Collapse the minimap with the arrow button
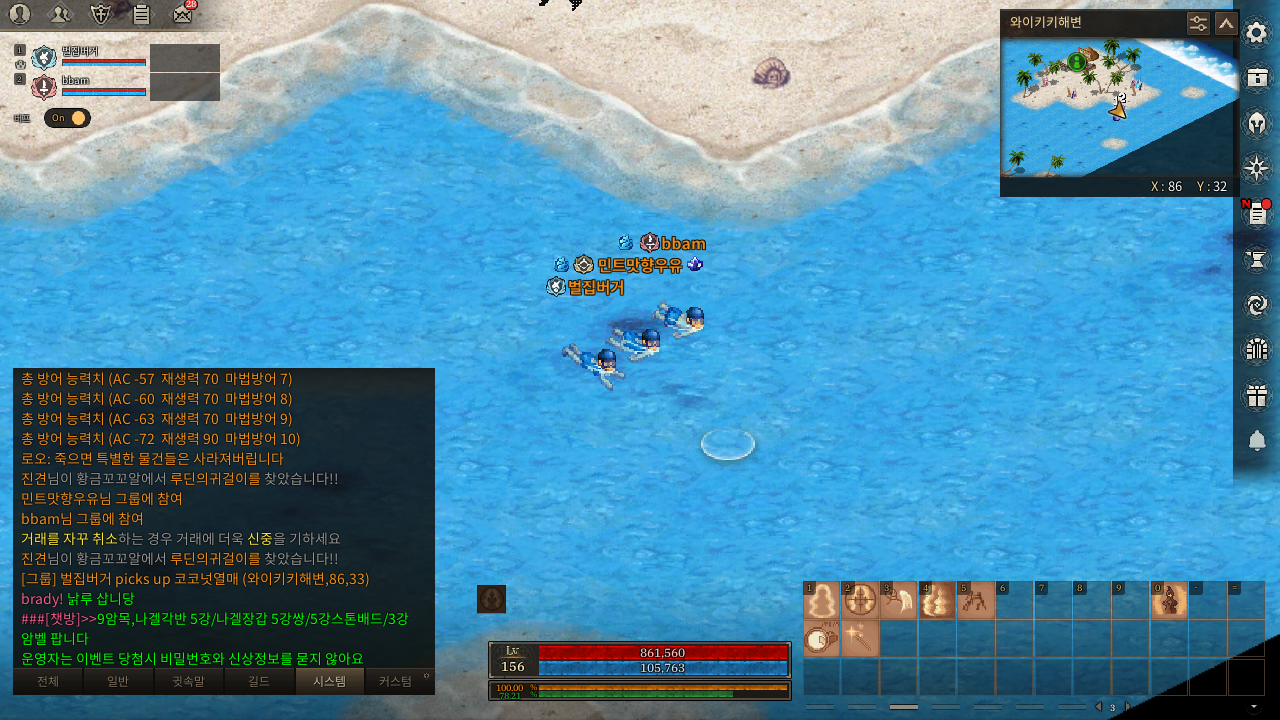Image resolution: width=1280 pixels, height=720 pixels. tap(1225, 23)
